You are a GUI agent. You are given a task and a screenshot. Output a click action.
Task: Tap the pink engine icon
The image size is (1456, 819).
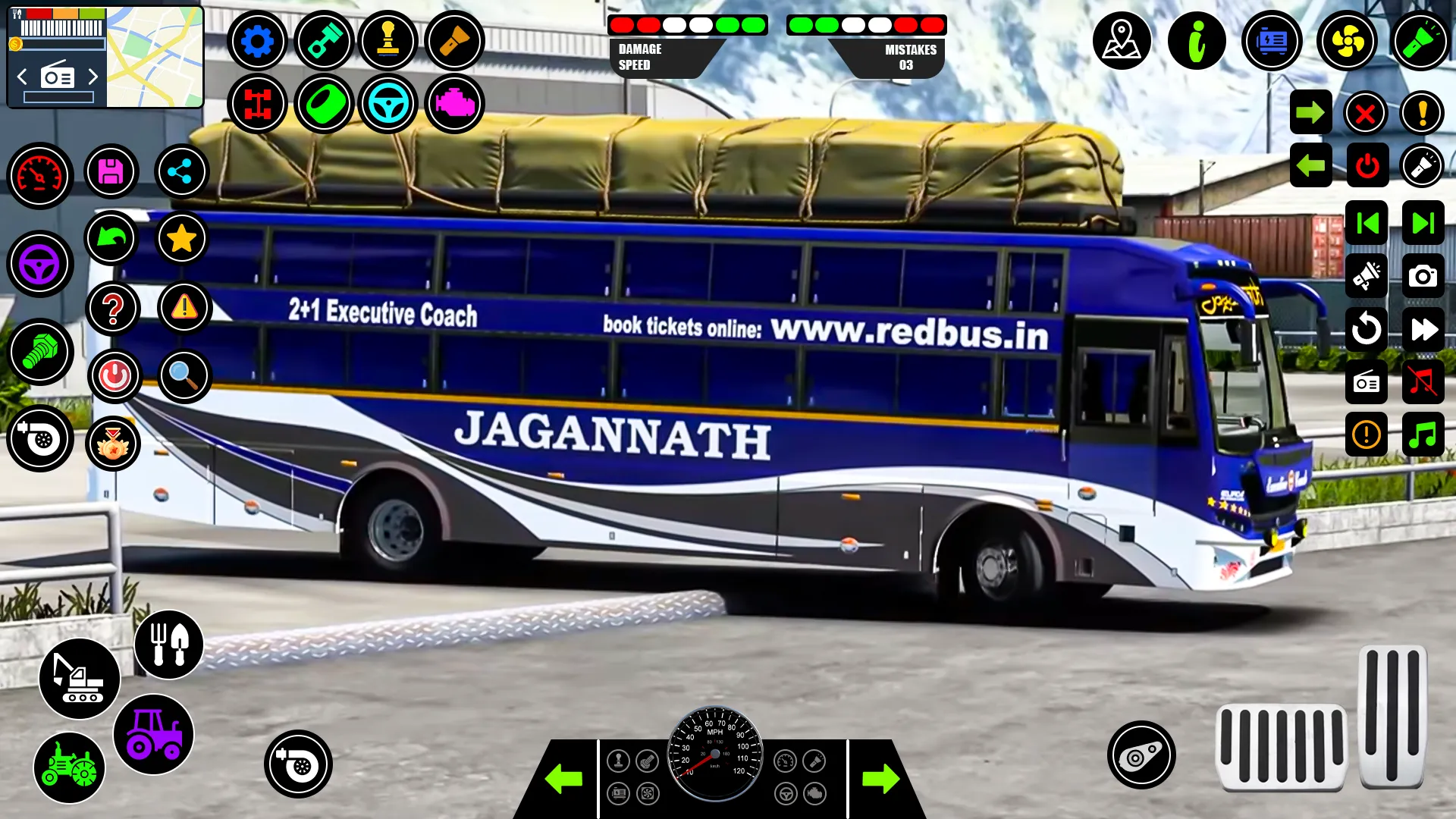pos(454,104)
